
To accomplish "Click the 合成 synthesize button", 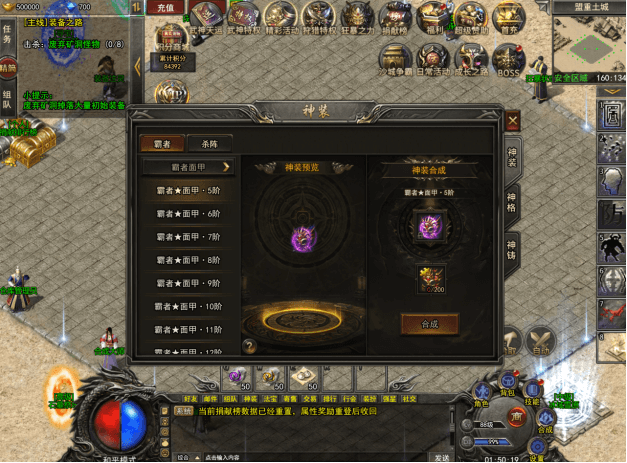I will [x=429, y=324].
